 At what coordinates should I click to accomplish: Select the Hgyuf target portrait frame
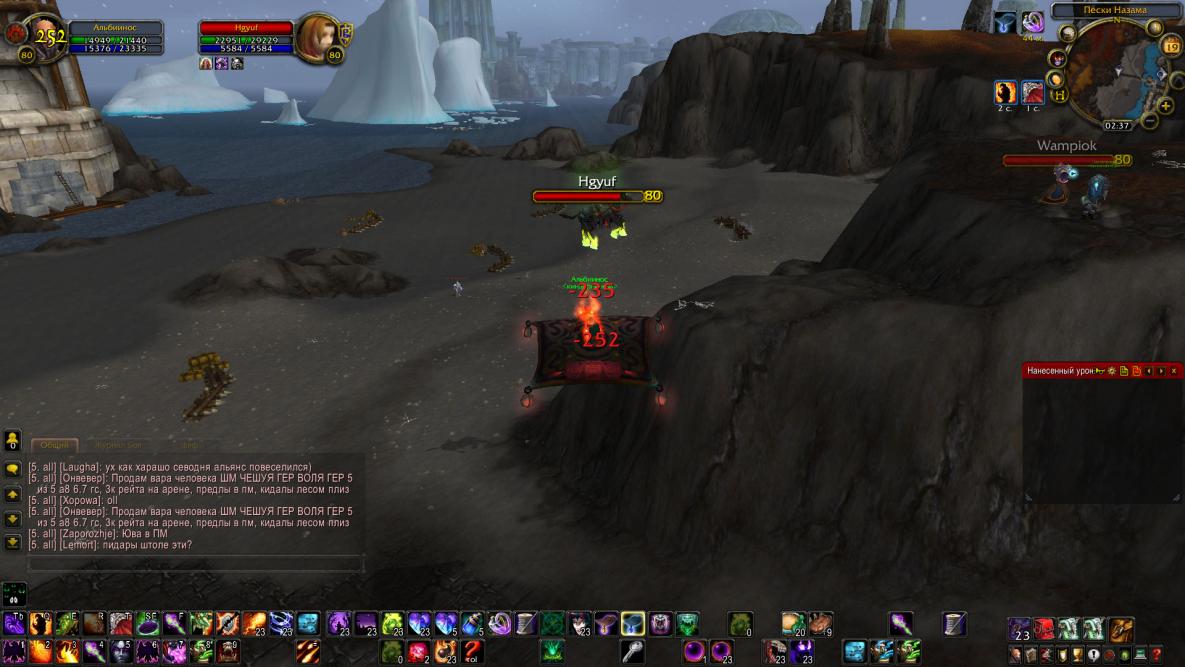pos(317,40)
